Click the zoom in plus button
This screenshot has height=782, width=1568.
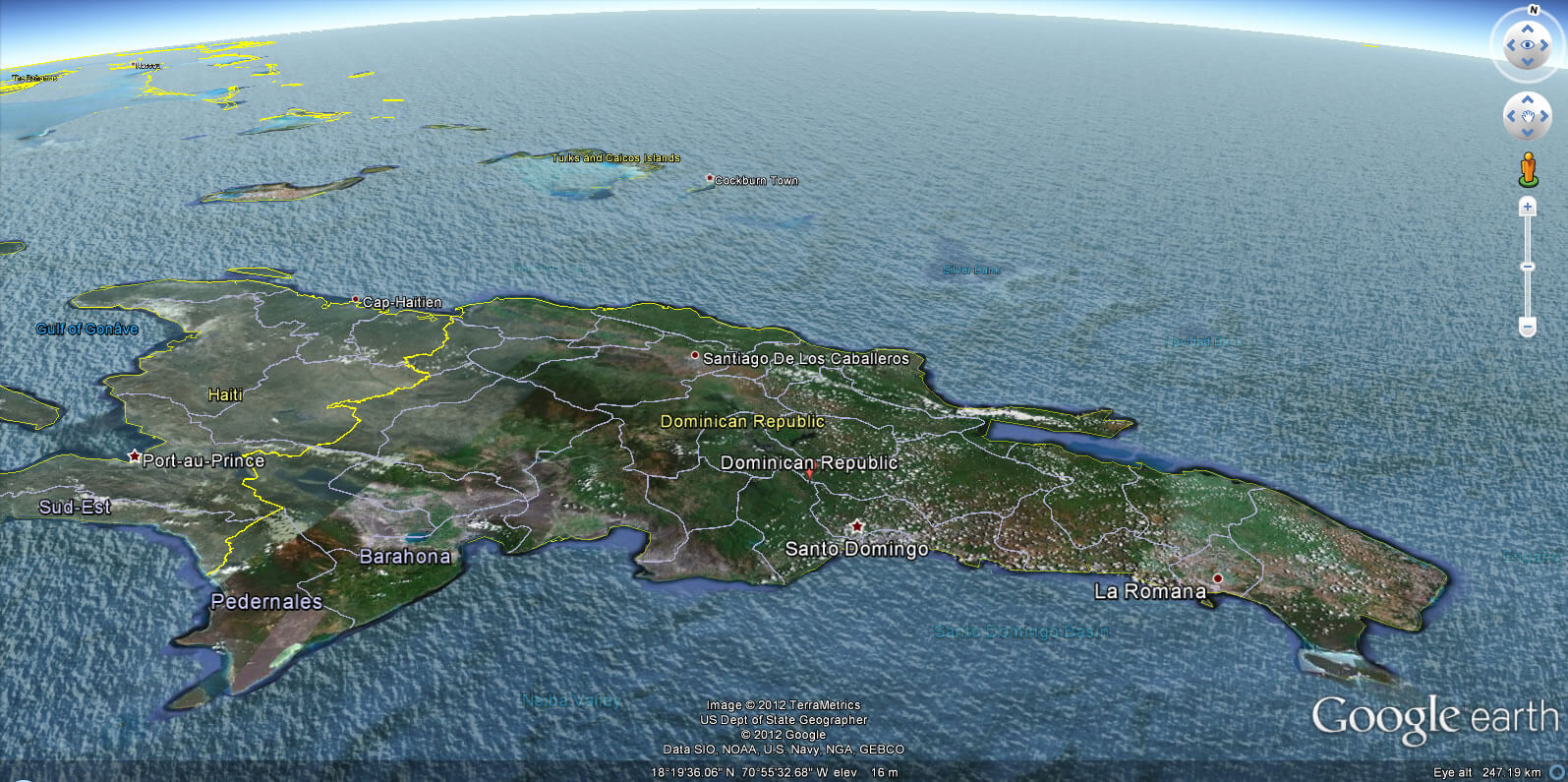[1528, 208]
